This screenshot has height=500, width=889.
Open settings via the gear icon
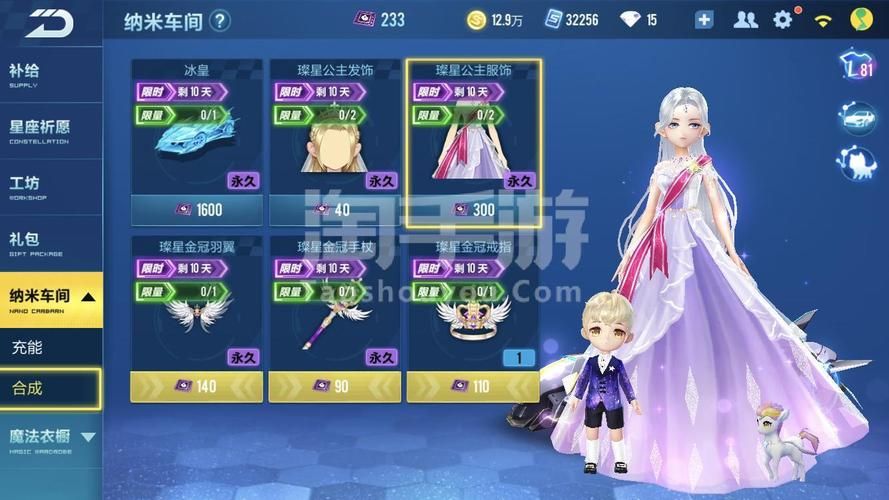(782, 19)
